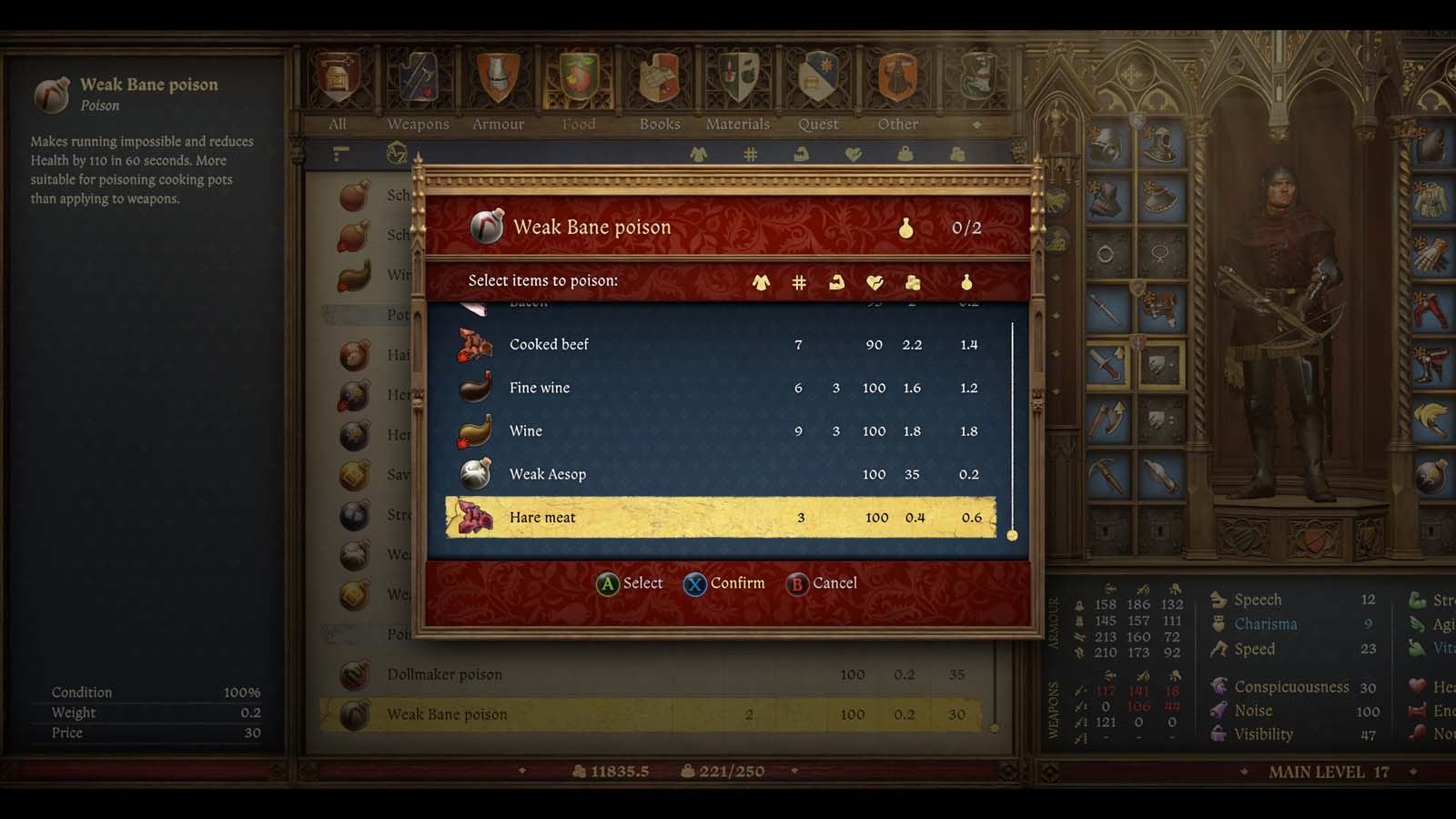Open the Quest items category icon
Viewport: 1456px width, 819px height.
817,82
